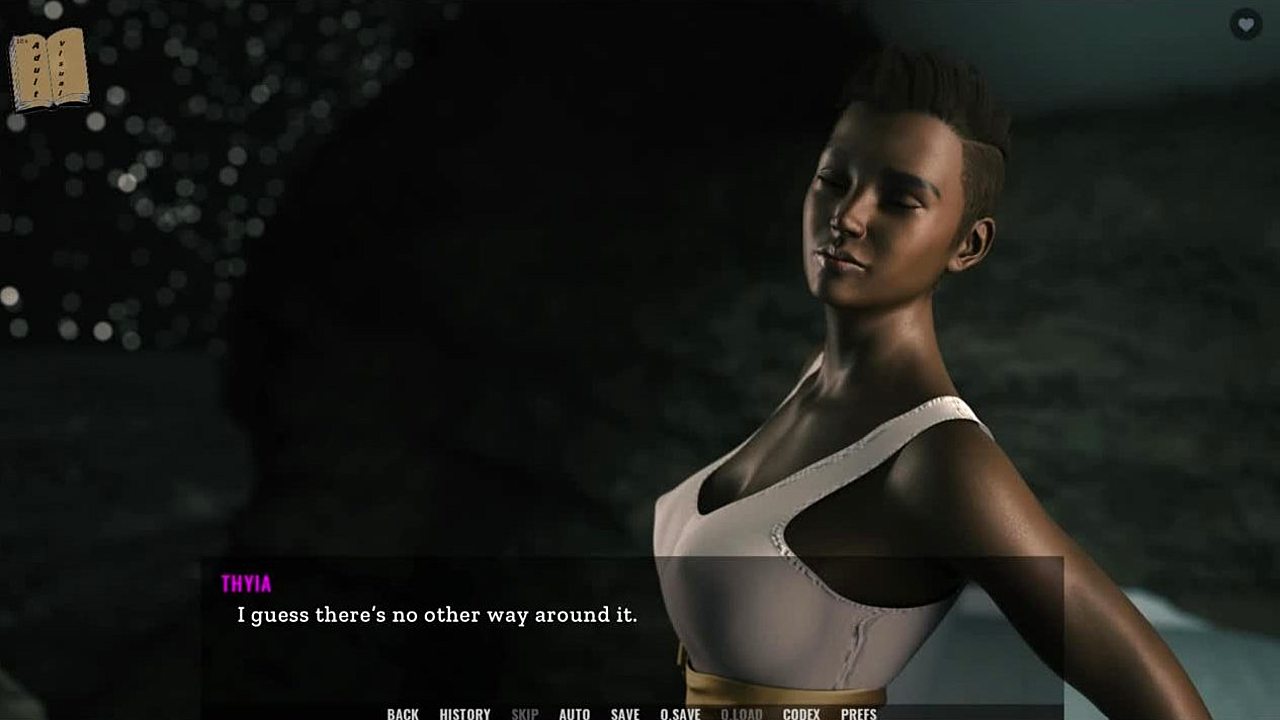
Task: Click the heart icon in the corner
Action: point(1245,24)
